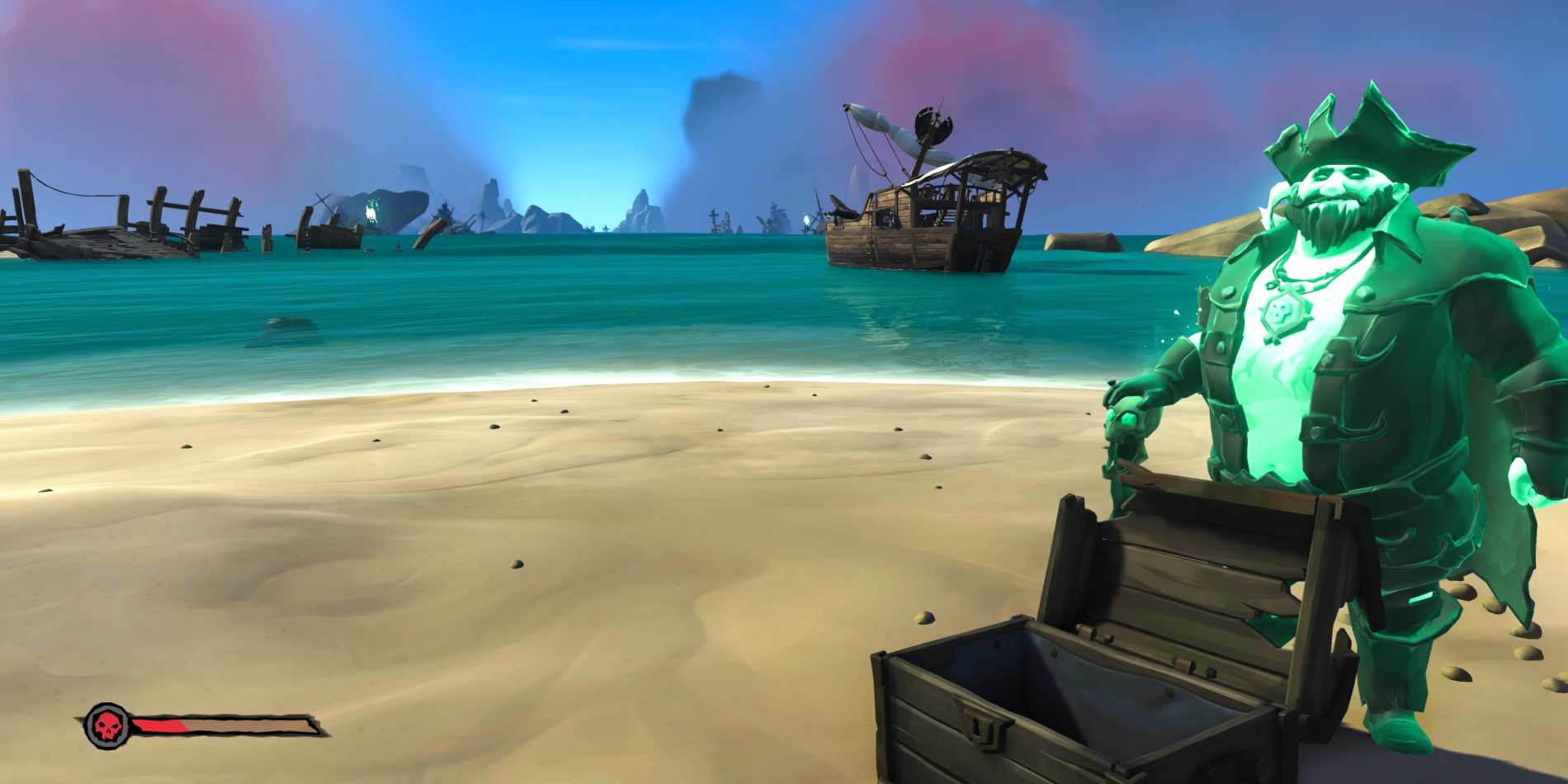This screenshot has height=784, width=1568.
Task: Click the captain's glowing skull medallion
Action: tap(1281, 312)
